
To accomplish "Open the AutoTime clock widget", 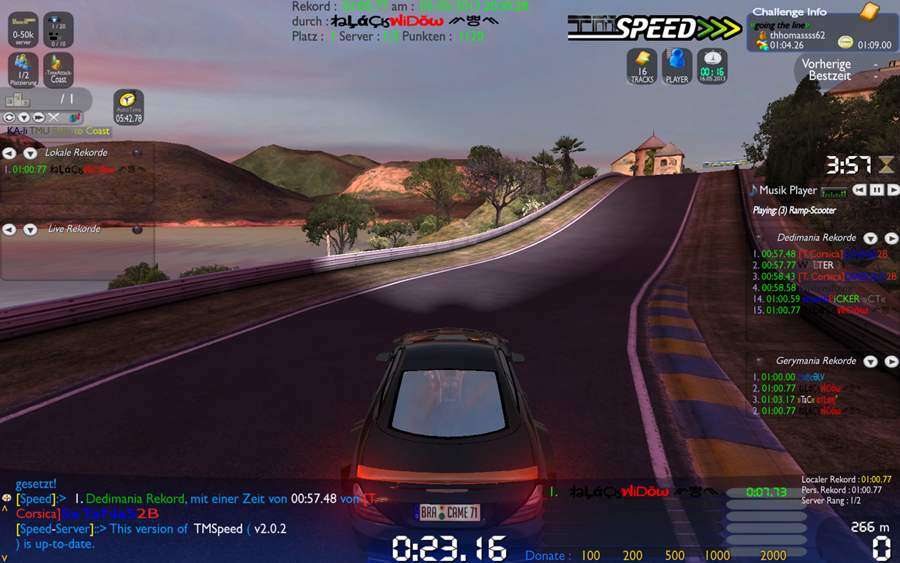I will point(128,106).
